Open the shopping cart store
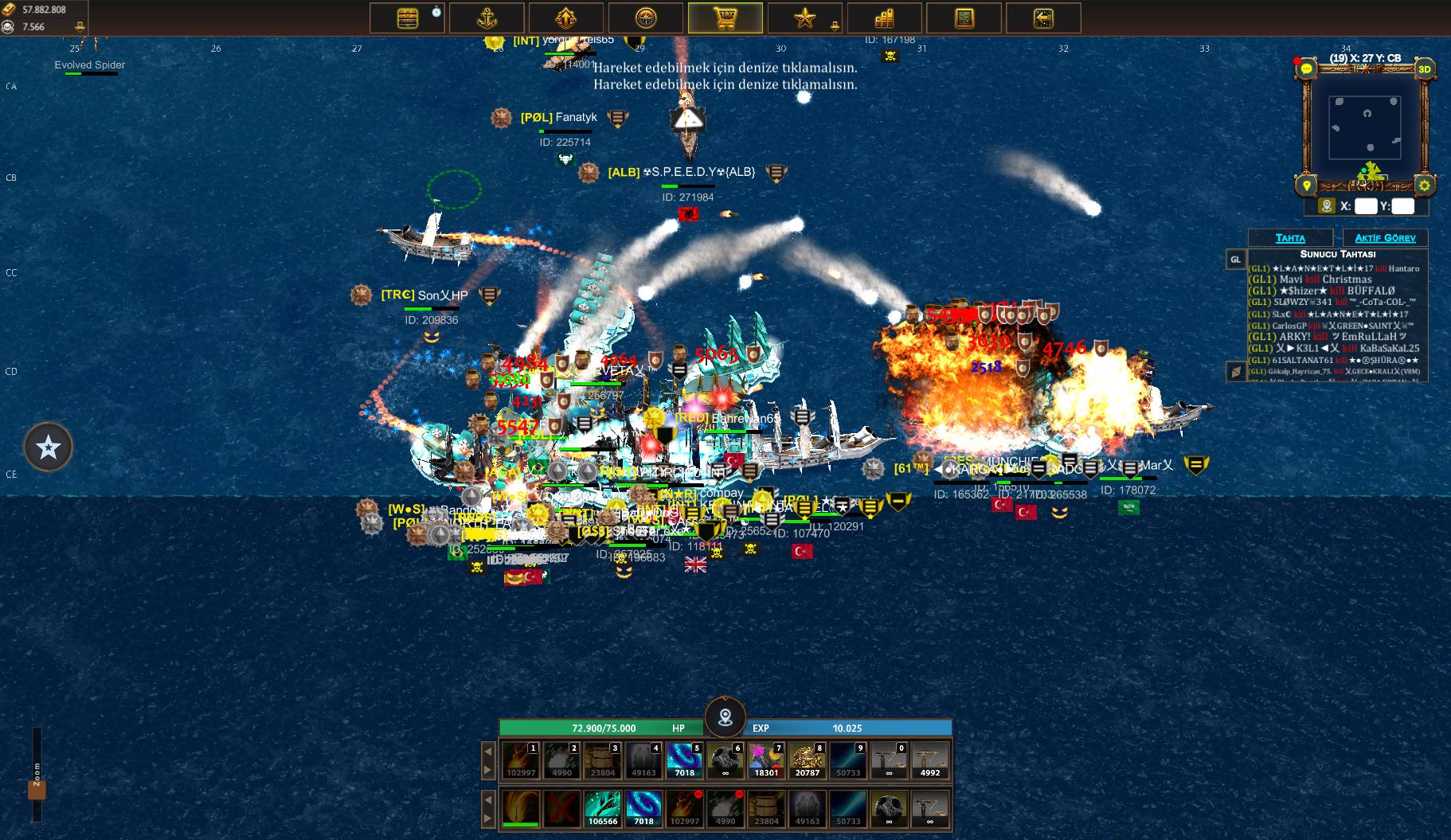1451x840 pixels. click(x=725, y=18)
